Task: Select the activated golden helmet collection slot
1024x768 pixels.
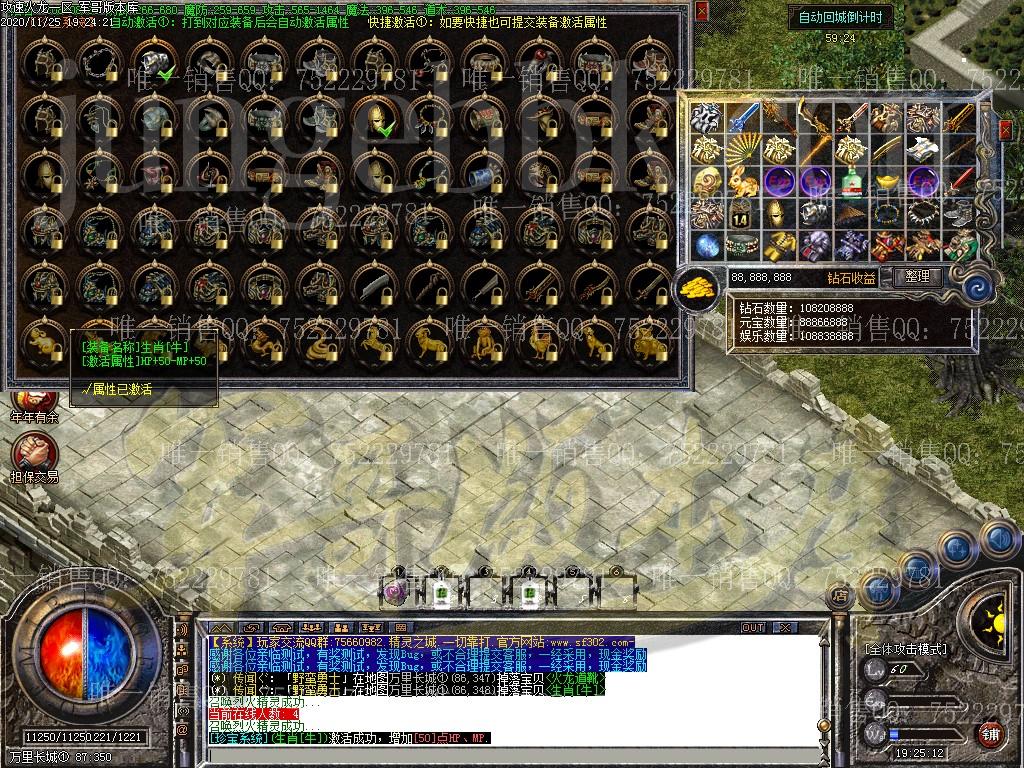Action: [x=378, y=118]
